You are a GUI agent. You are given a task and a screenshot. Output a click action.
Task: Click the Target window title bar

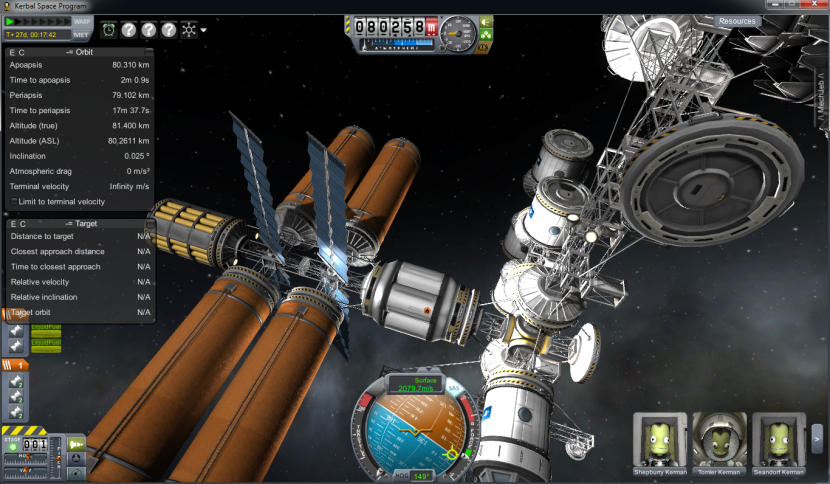pyautogui.click(x=80, y=224)
